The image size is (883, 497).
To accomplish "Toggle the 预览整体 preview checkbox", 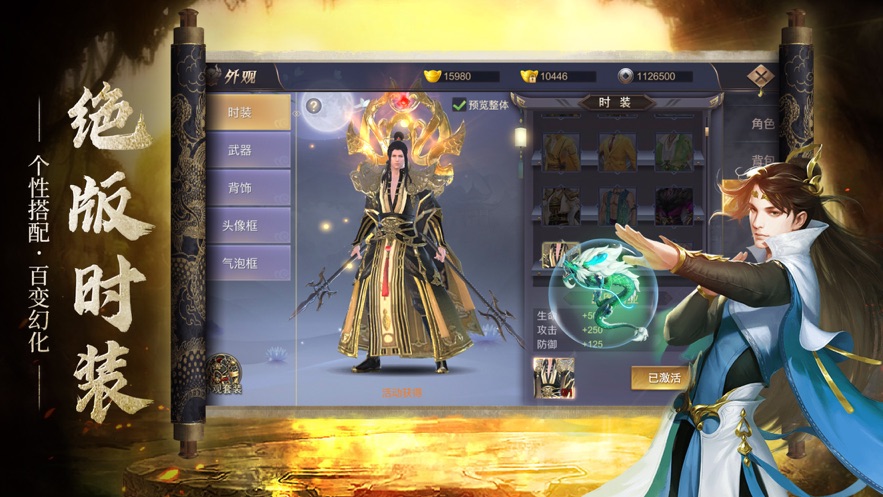I will [x=459, y=103].
